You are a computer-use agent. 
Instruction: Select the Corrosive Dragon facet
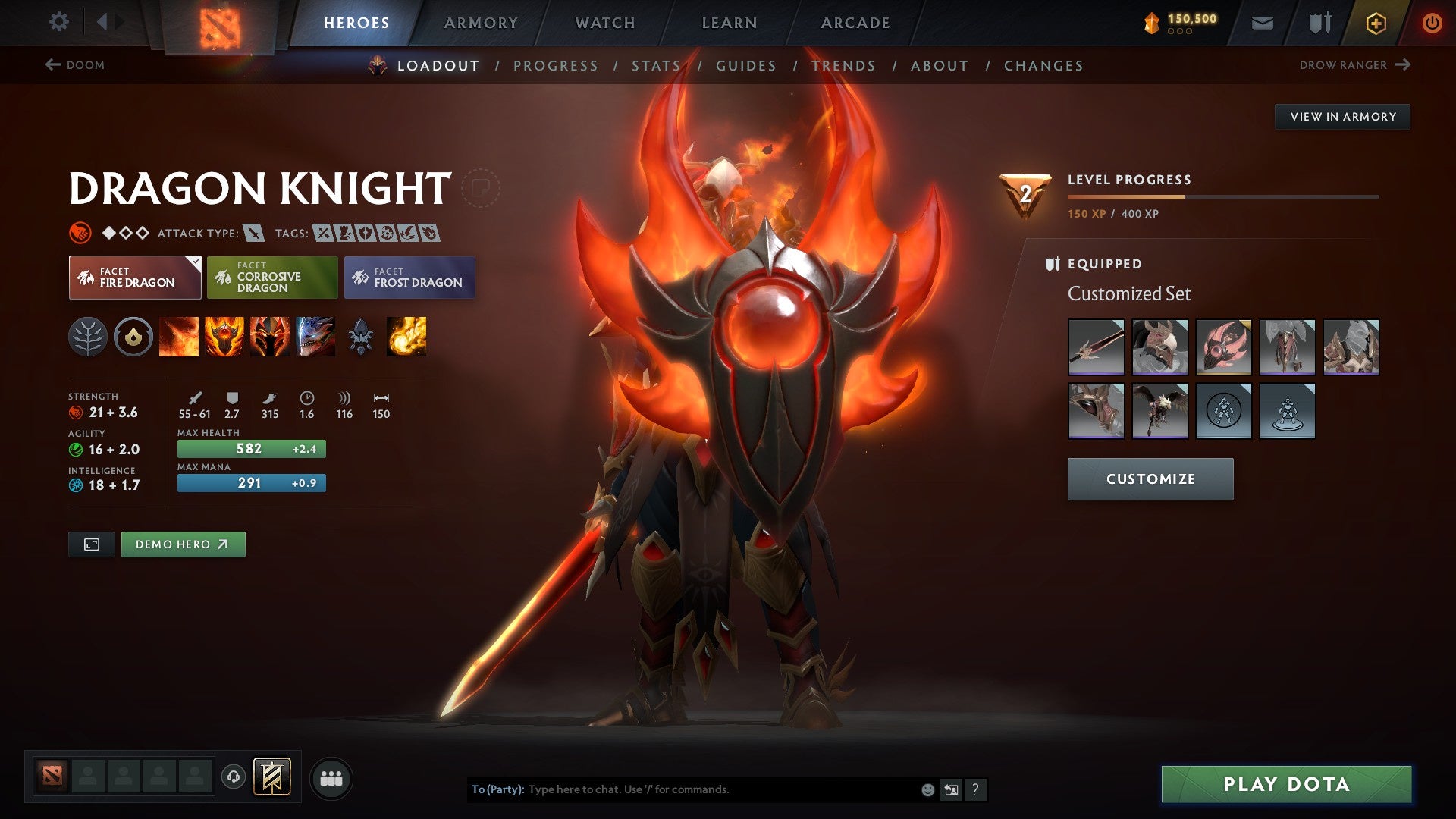click(272, 278)
